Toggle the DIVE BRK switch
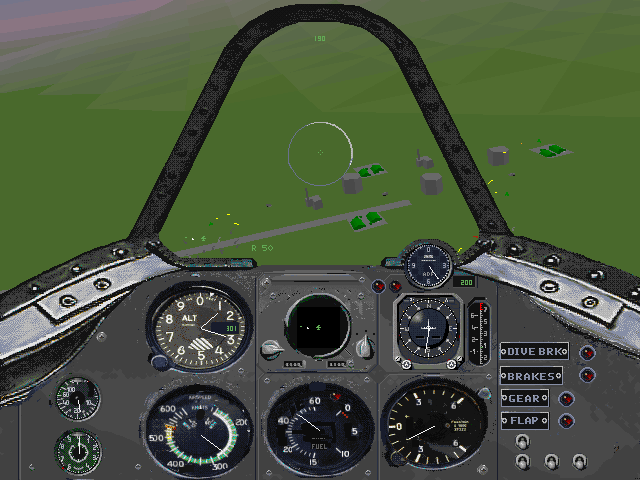640x480 pixels. (x=535, y=352)
